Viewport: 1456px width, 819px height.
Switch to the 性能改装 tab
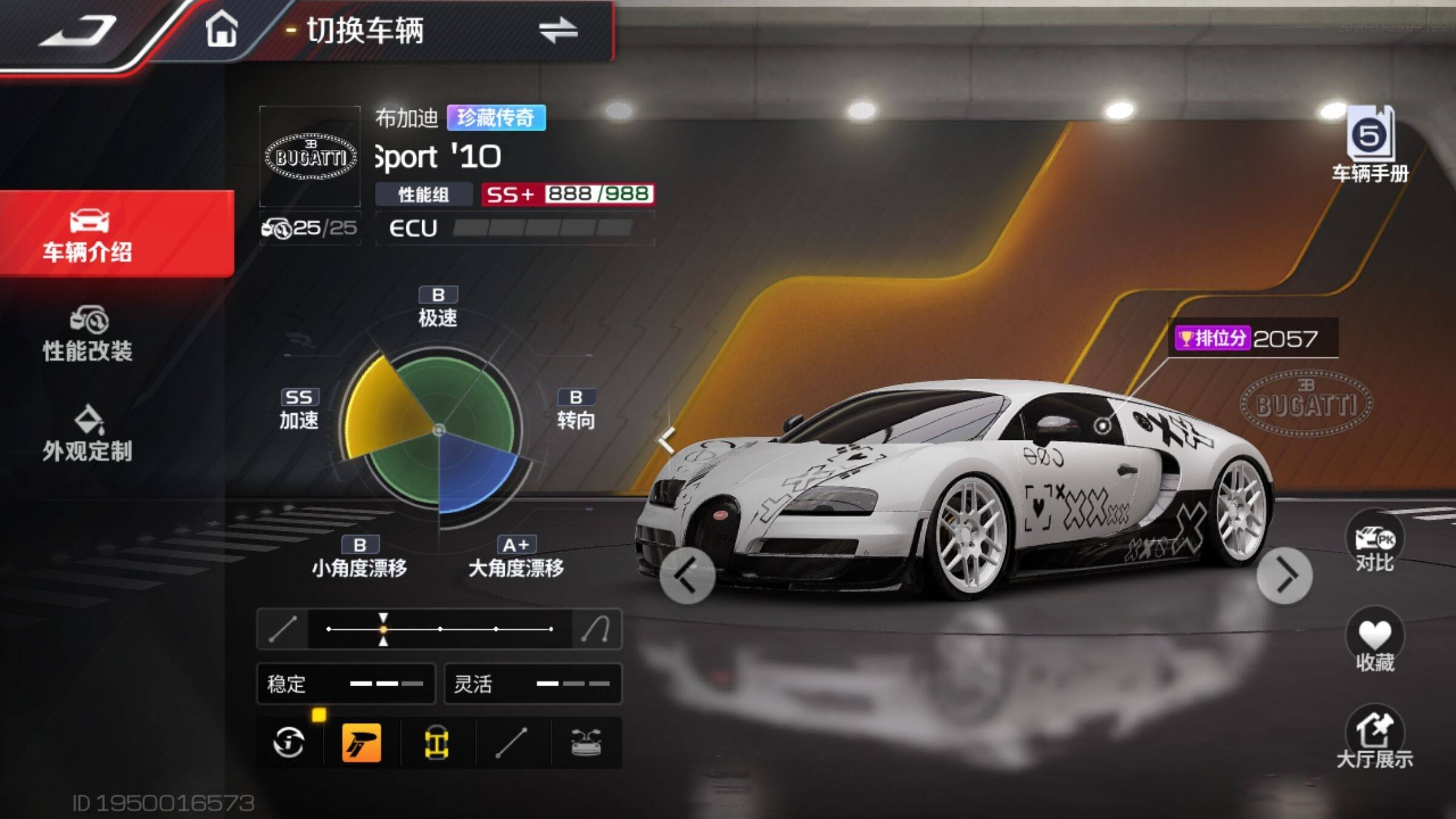click(89, 335)
